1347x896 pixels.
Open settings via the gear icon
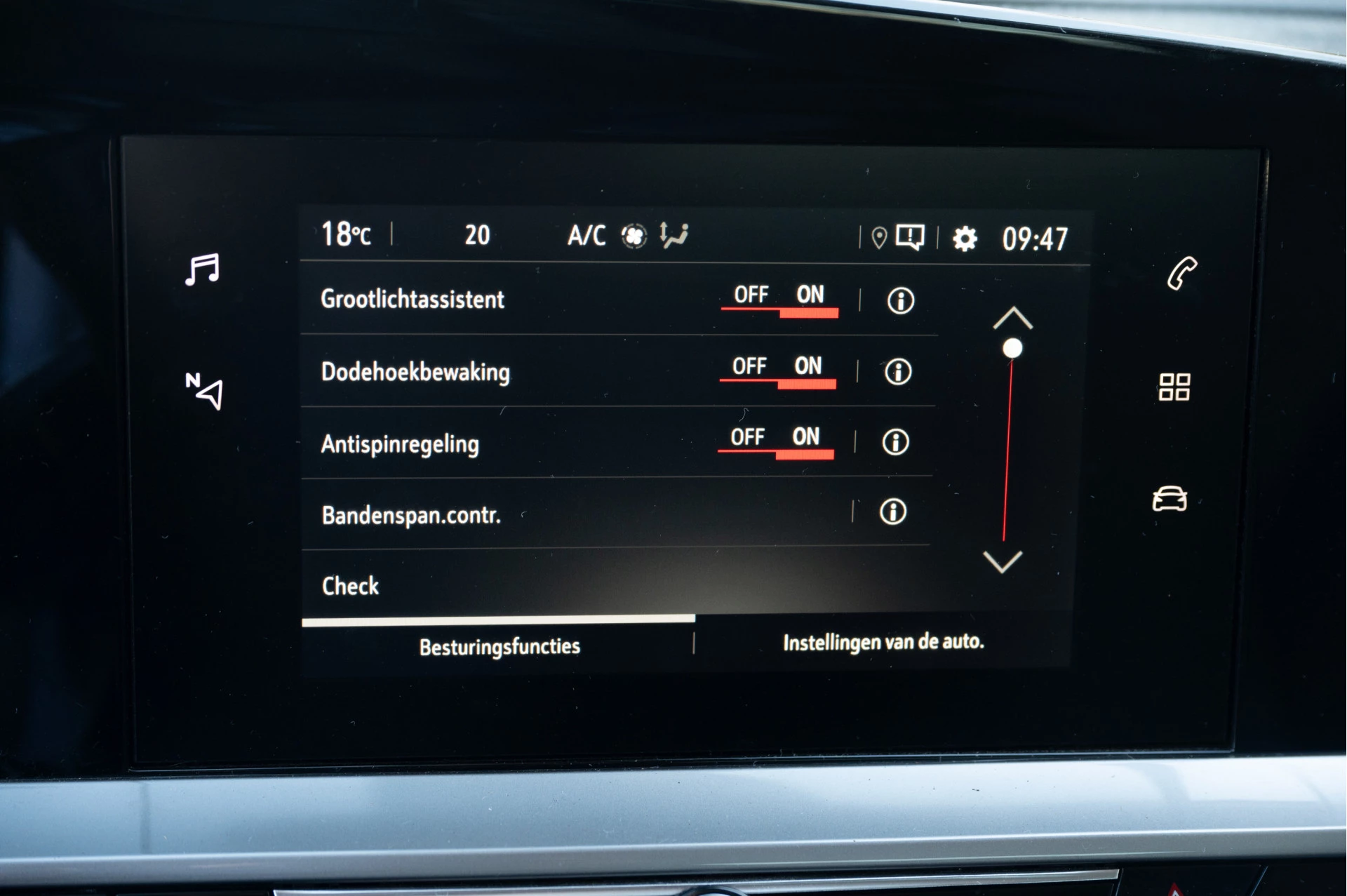coord(965,237)
